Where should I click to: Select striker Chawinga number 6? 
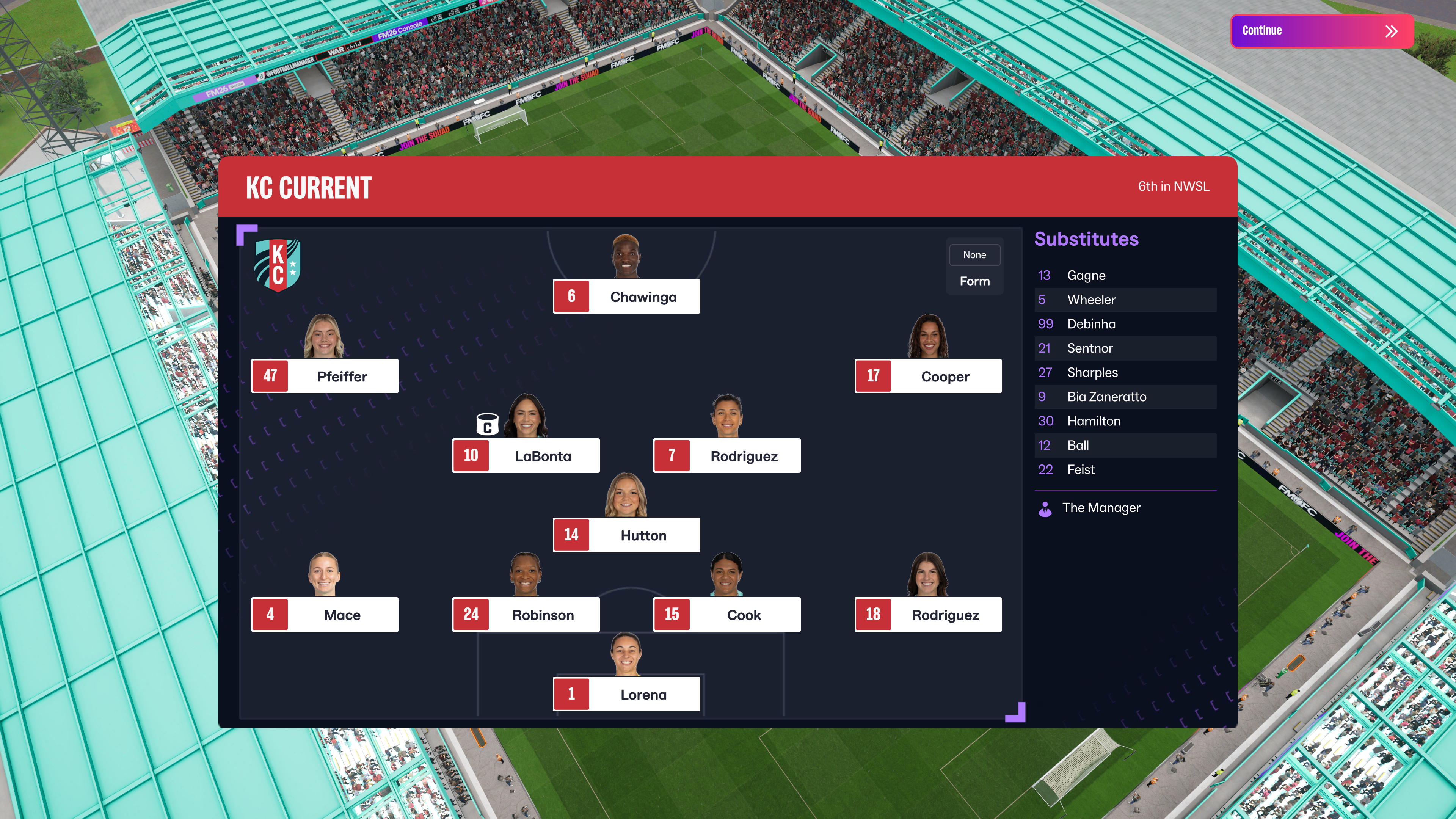626,297
